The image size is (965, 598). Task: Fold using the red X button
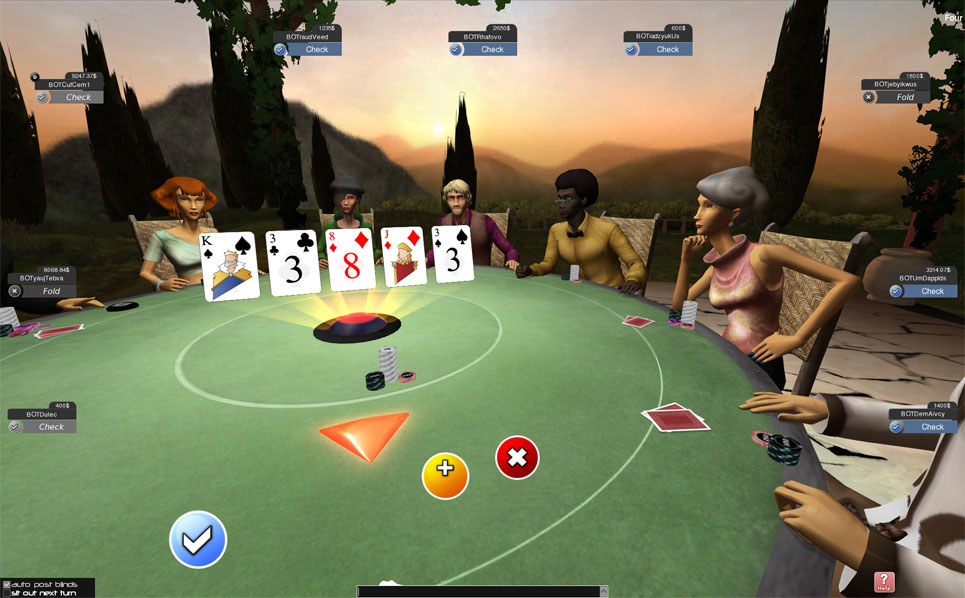517,458
